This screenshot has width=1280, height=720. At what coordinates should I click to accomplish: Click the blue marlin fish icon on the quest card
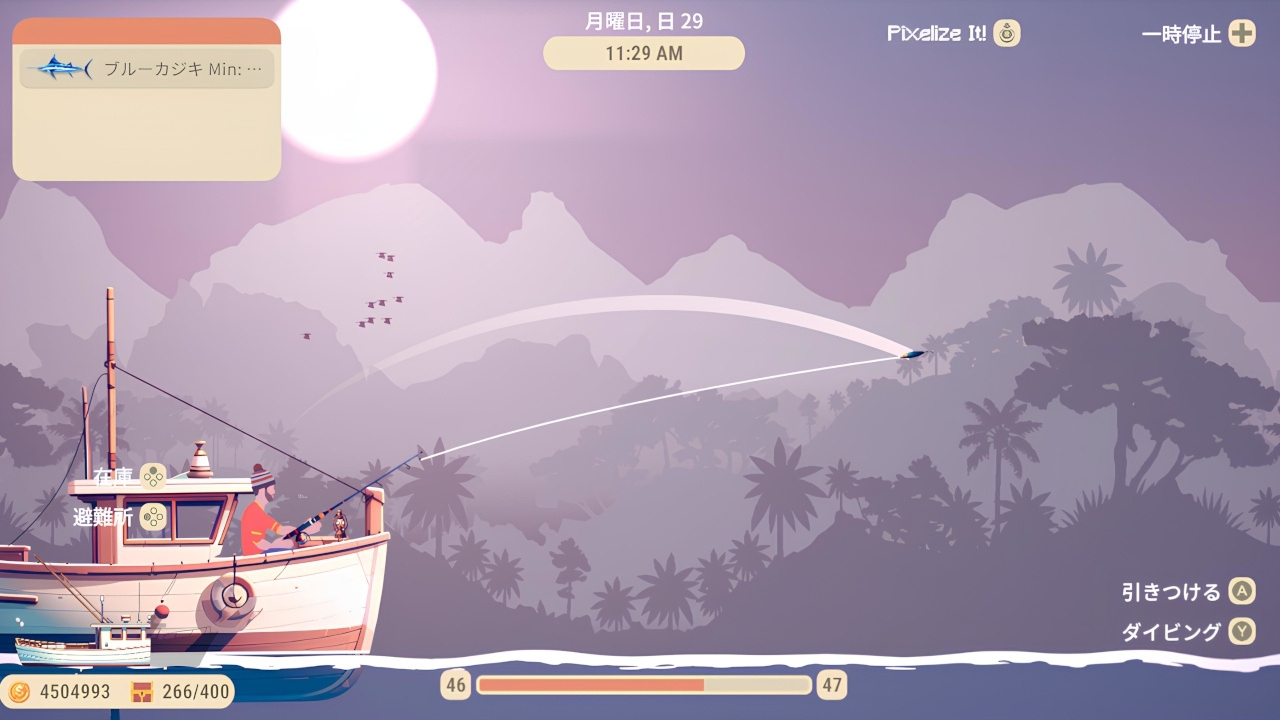(x=62, y=68)
